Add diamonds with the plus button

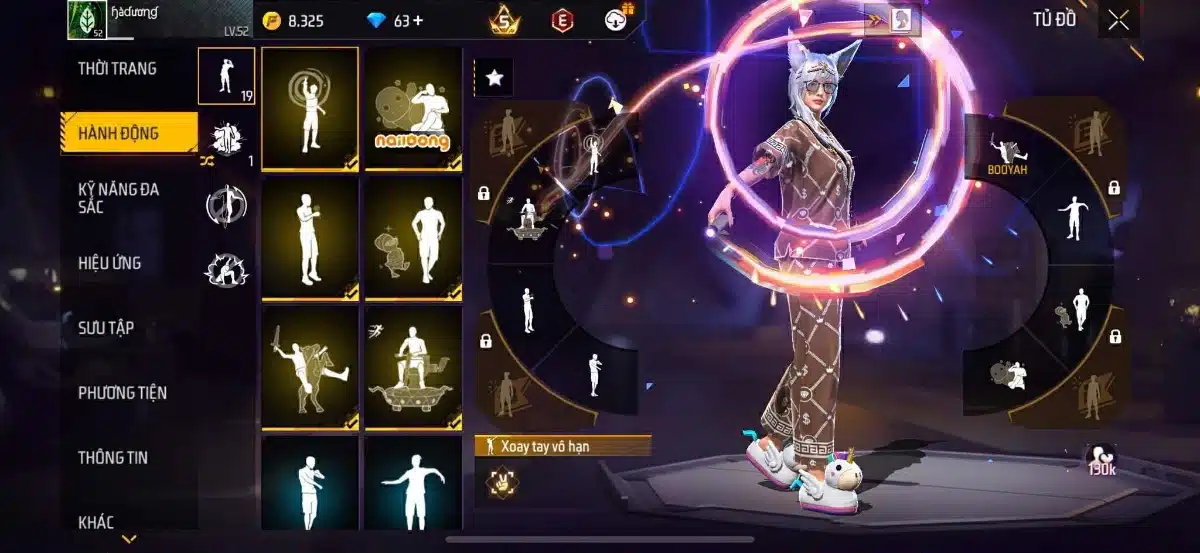(x=416, y=20)
